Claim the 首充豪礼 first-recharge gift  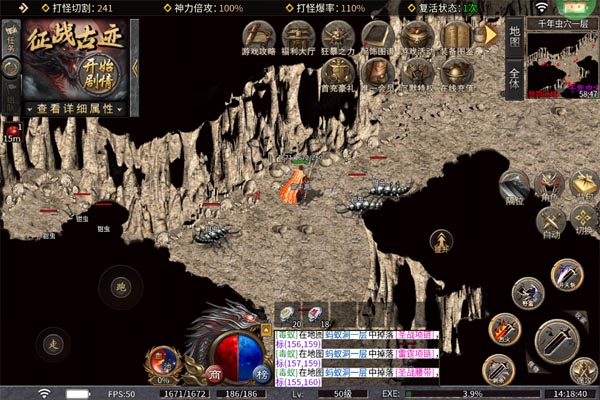click(x=337, y=73)
